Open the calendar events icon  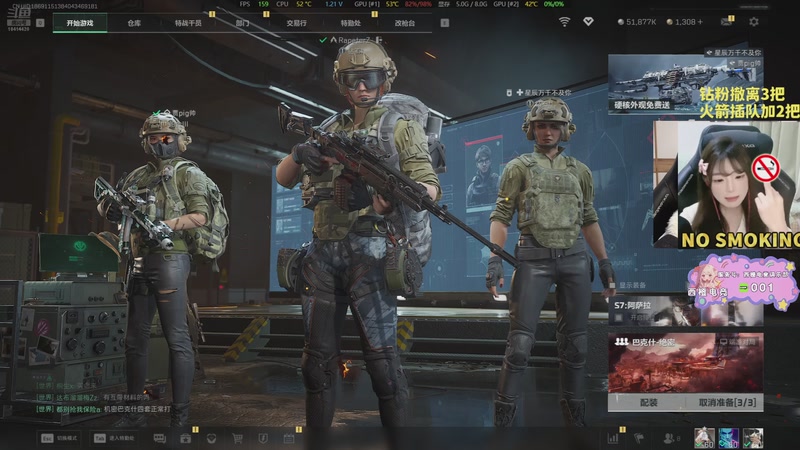pyautogui.click(x=288, y=438)
